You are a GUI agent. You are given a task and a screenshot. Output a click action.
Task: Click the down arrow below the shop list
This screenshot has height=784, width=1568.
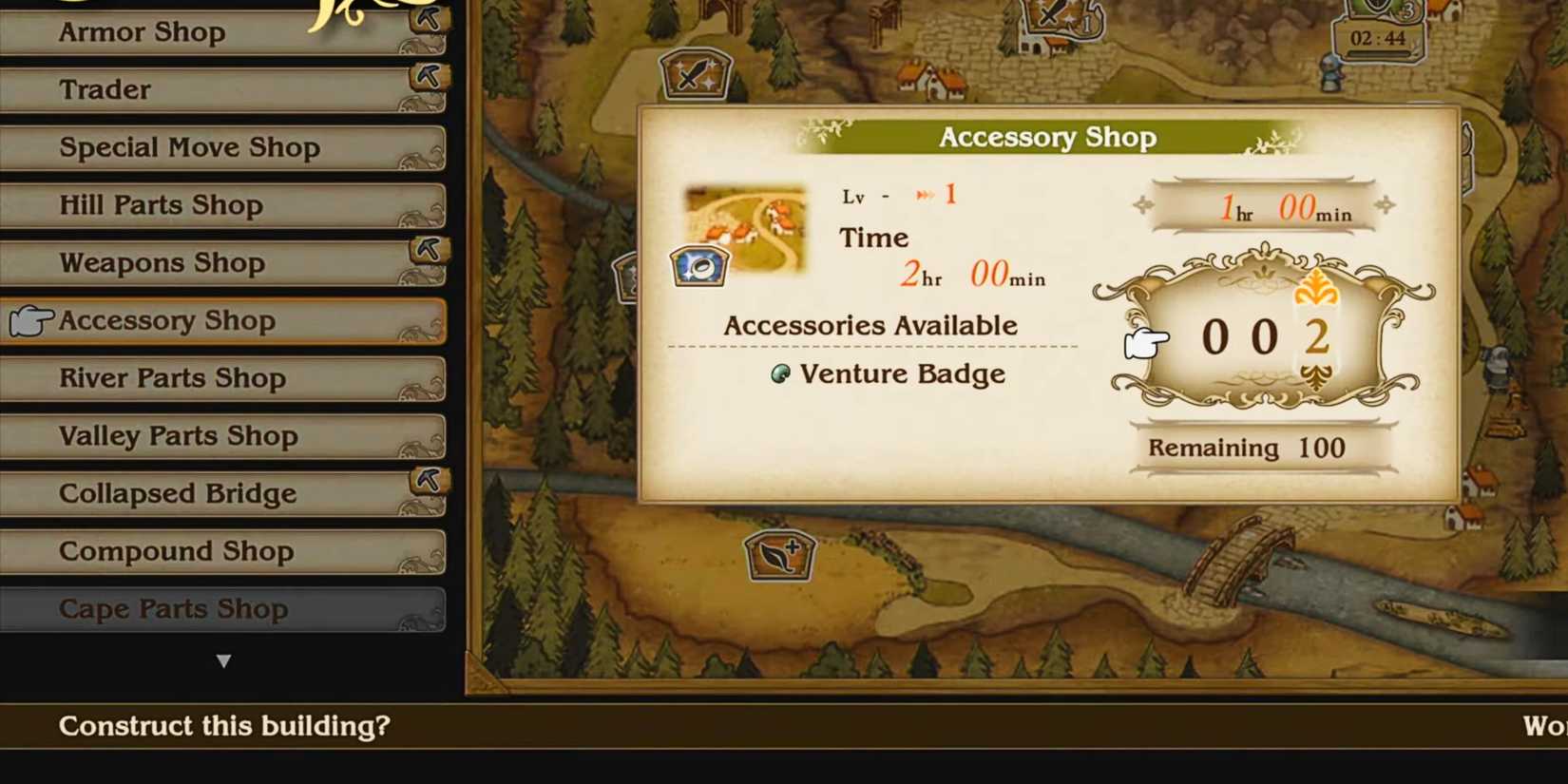click(x=224, y=660)
